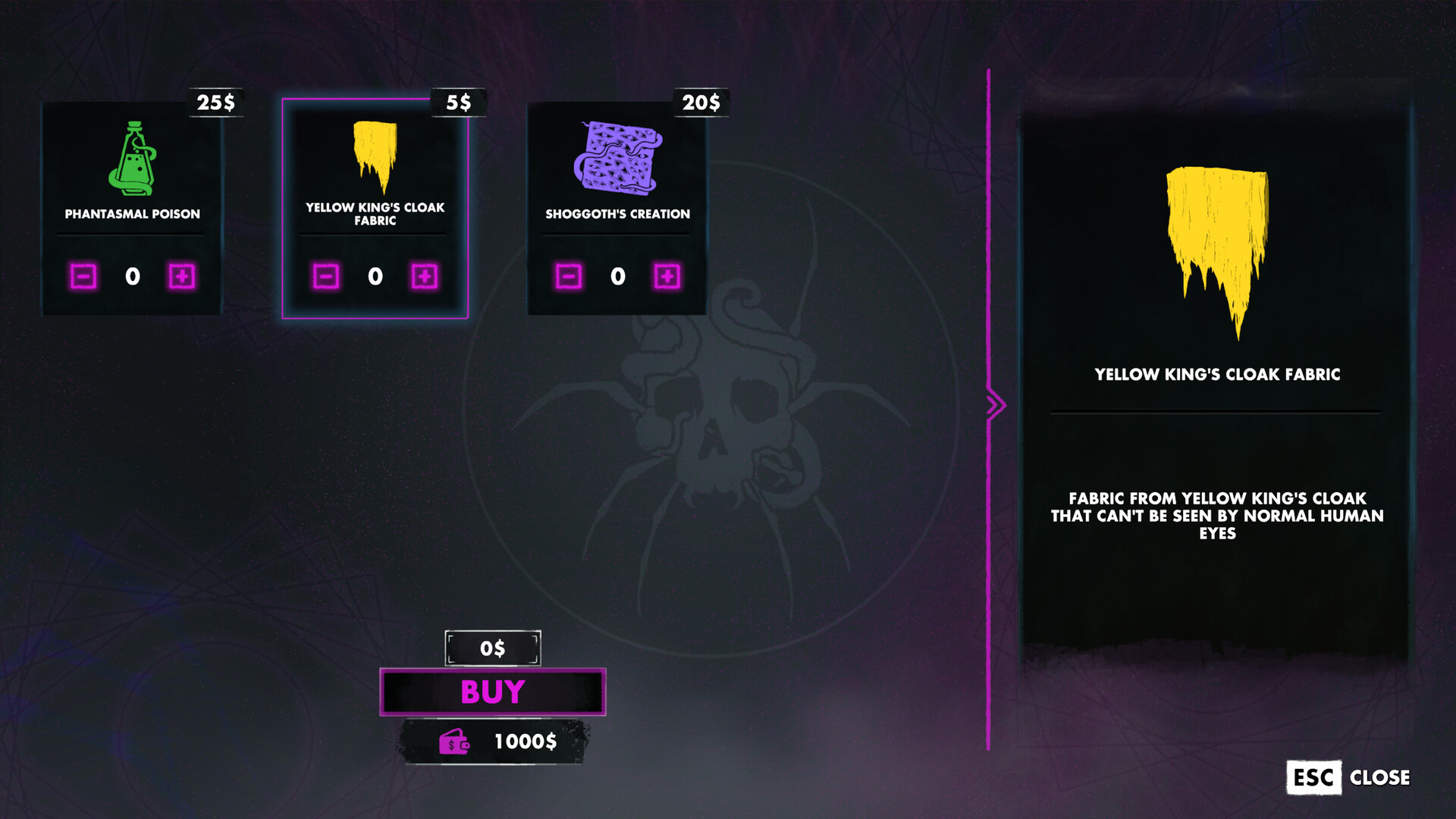Decrease Shoggoth's Creation quantity
This screenshot has height=819, width=1456.
(569, 277)
